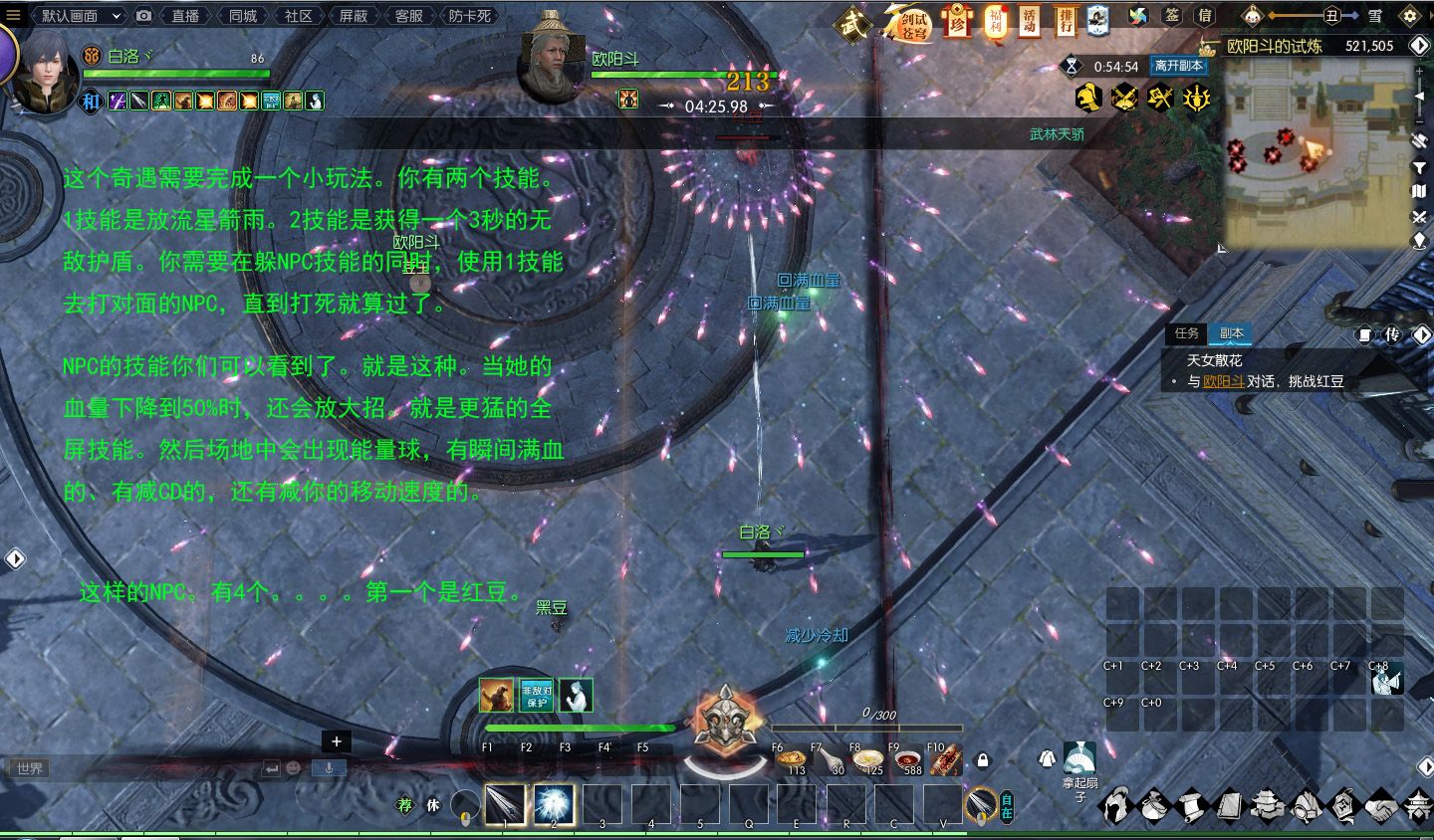Viewport: 1434px width, 840px height.
Task: Click the 拿起扇子 fan action icon
Action: coord(1079,758)
